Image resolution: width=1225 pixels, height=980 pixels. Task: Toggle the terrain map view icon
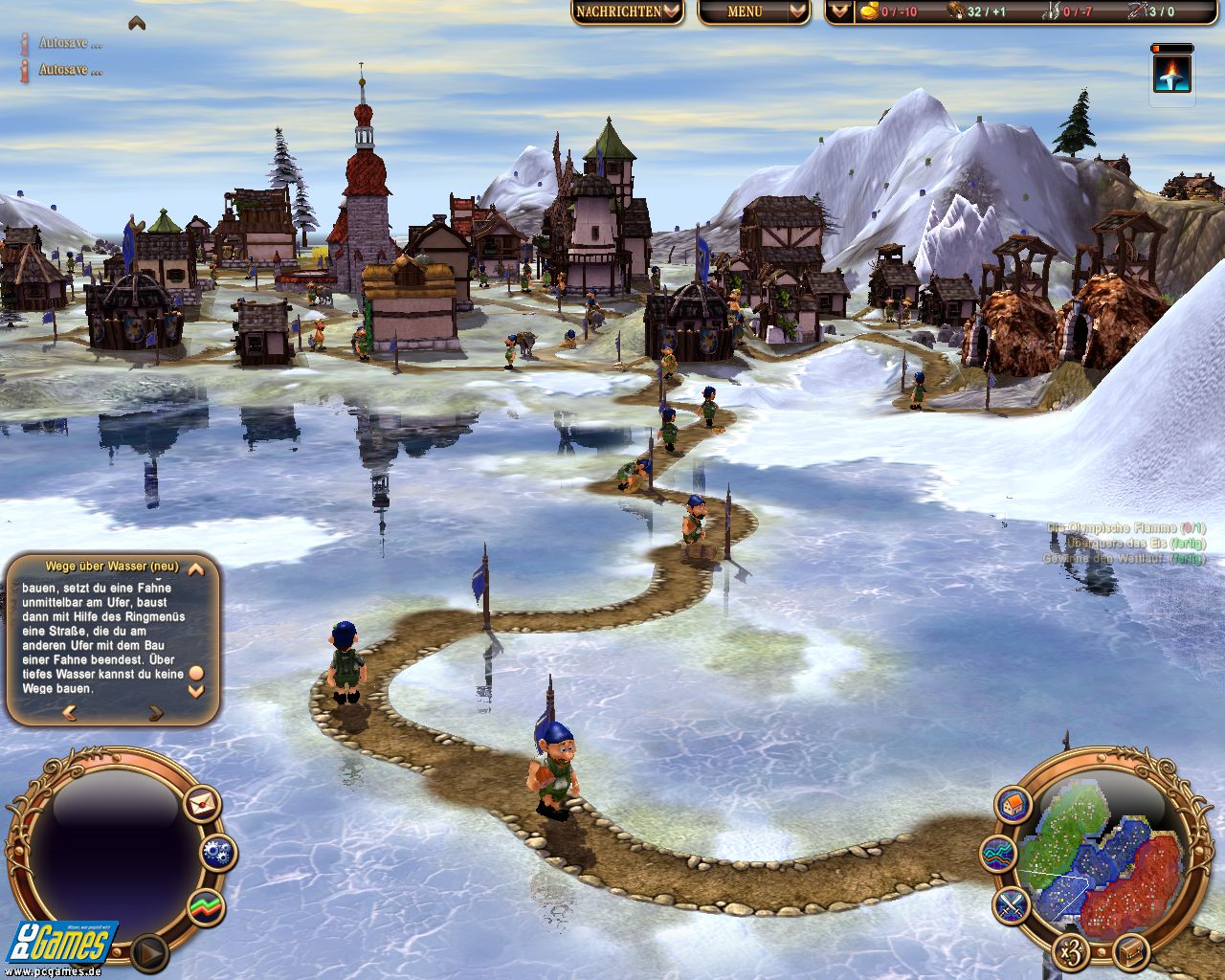pos(998,853)
